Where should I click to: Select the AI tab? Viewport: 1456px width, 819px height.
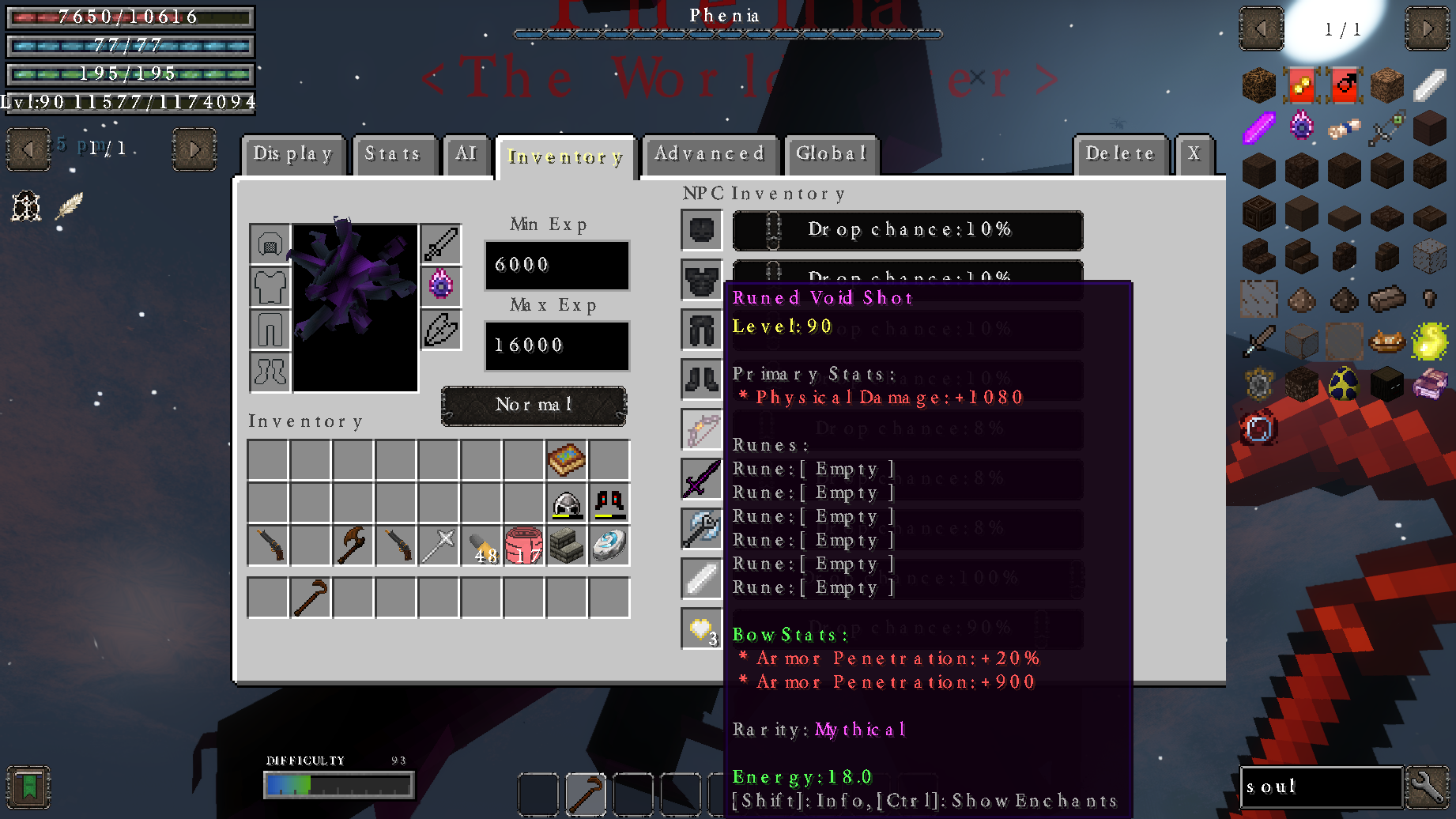466,154
